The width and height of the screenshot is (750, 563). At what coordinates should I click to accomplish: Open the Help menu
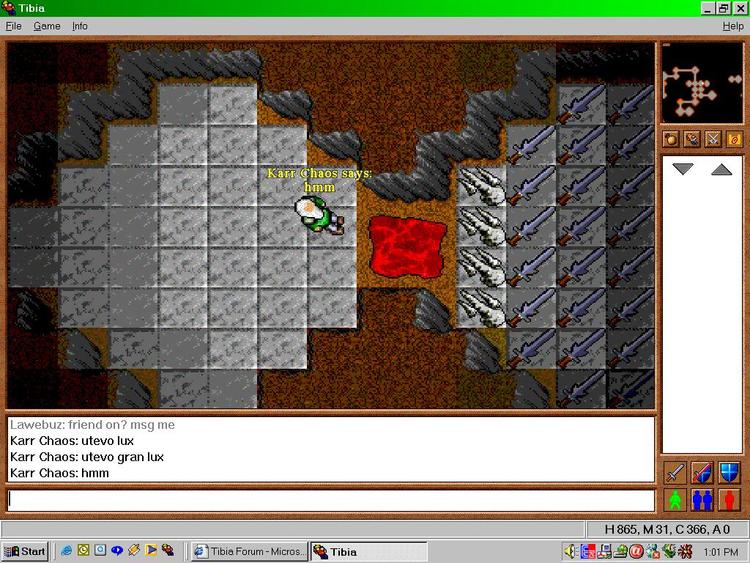733,26
